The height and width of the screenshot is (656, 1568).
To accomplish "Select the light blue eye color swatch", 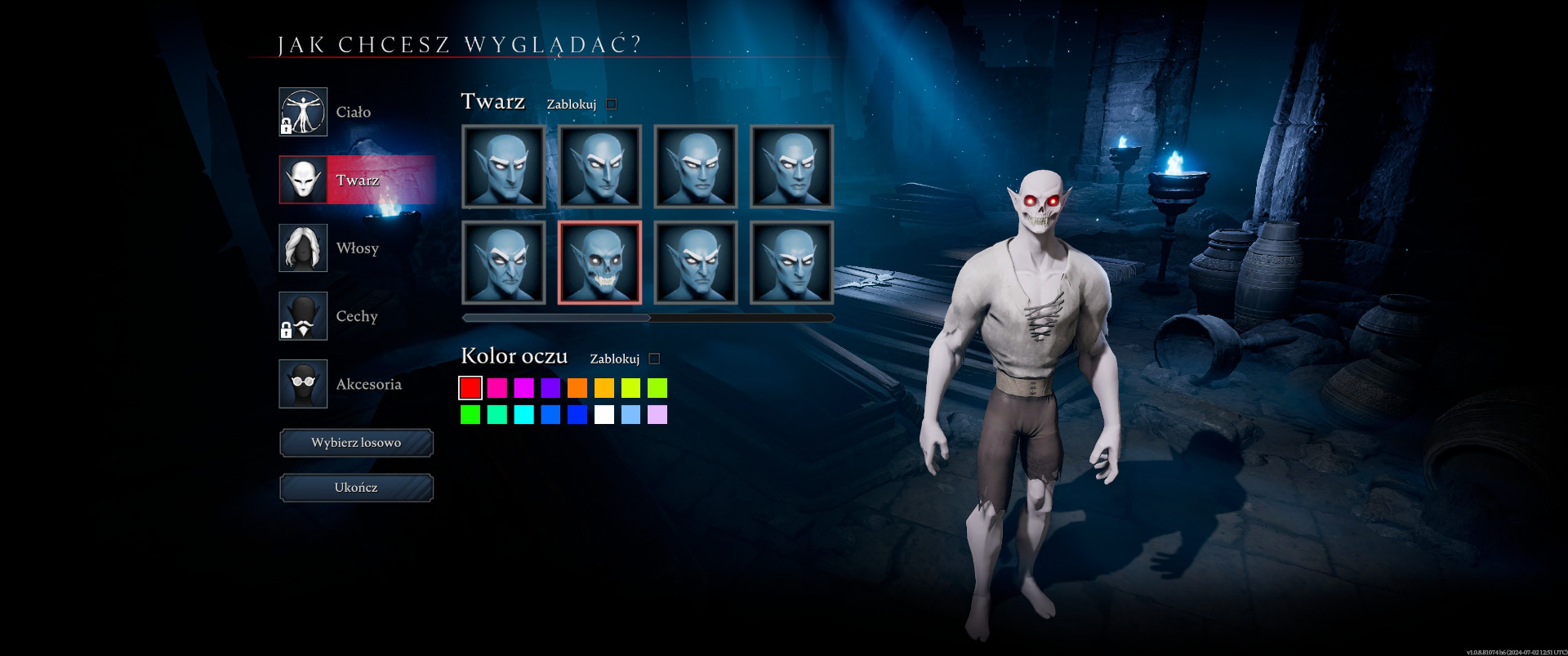I will pyautogui.click(x=630, y=415).
